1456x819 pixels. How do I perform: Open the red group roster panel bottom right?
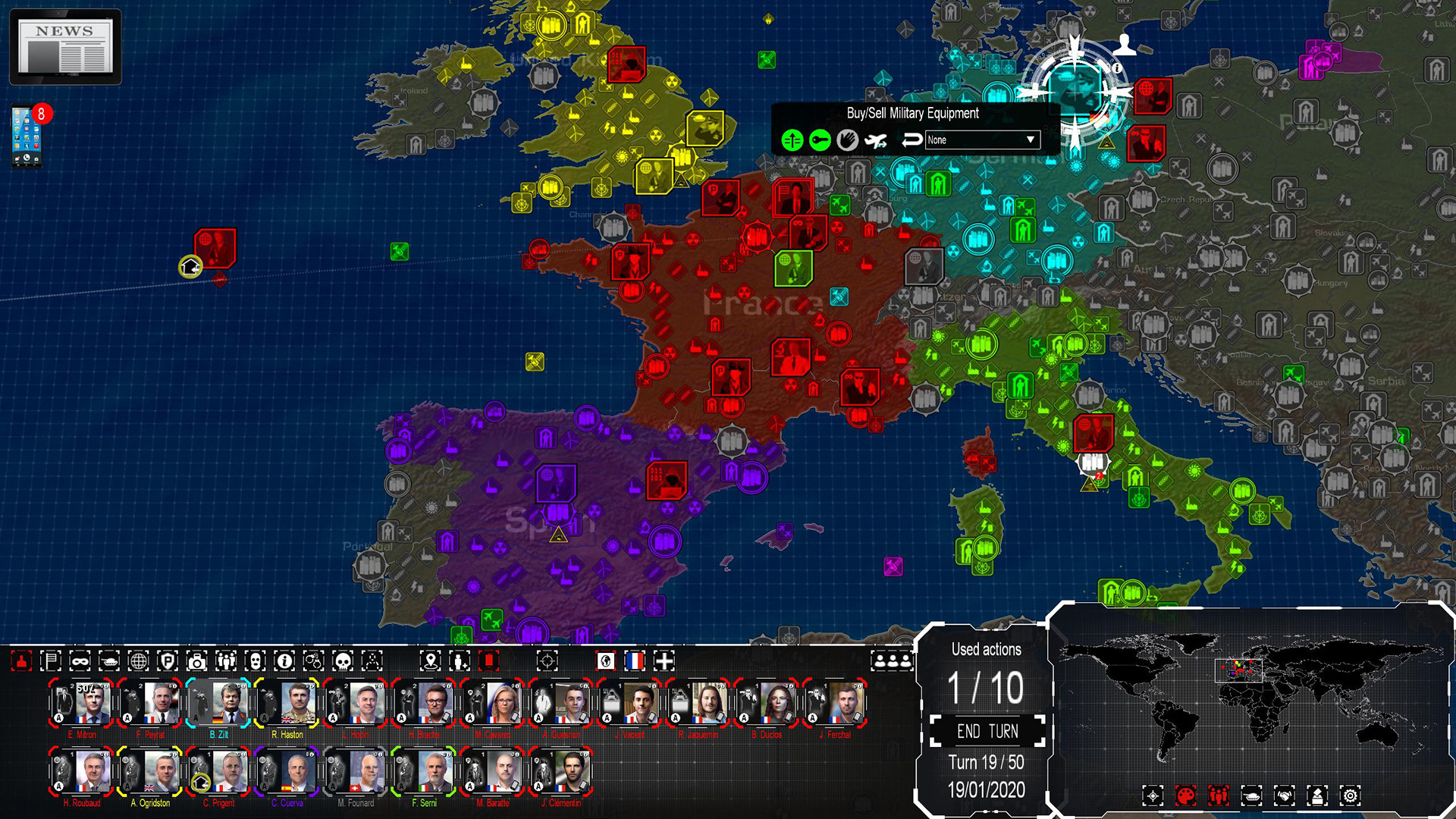[x=1218, y=795]
